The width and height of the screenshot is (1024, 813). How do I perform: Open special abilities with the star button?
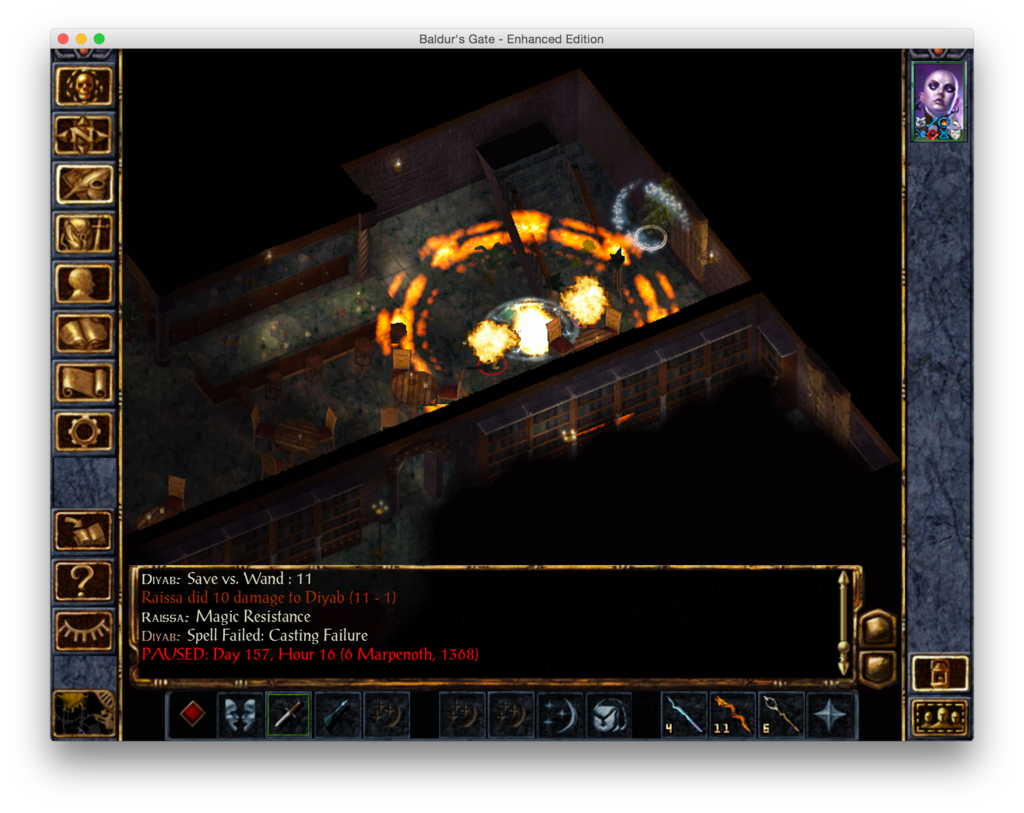(831, 715)
